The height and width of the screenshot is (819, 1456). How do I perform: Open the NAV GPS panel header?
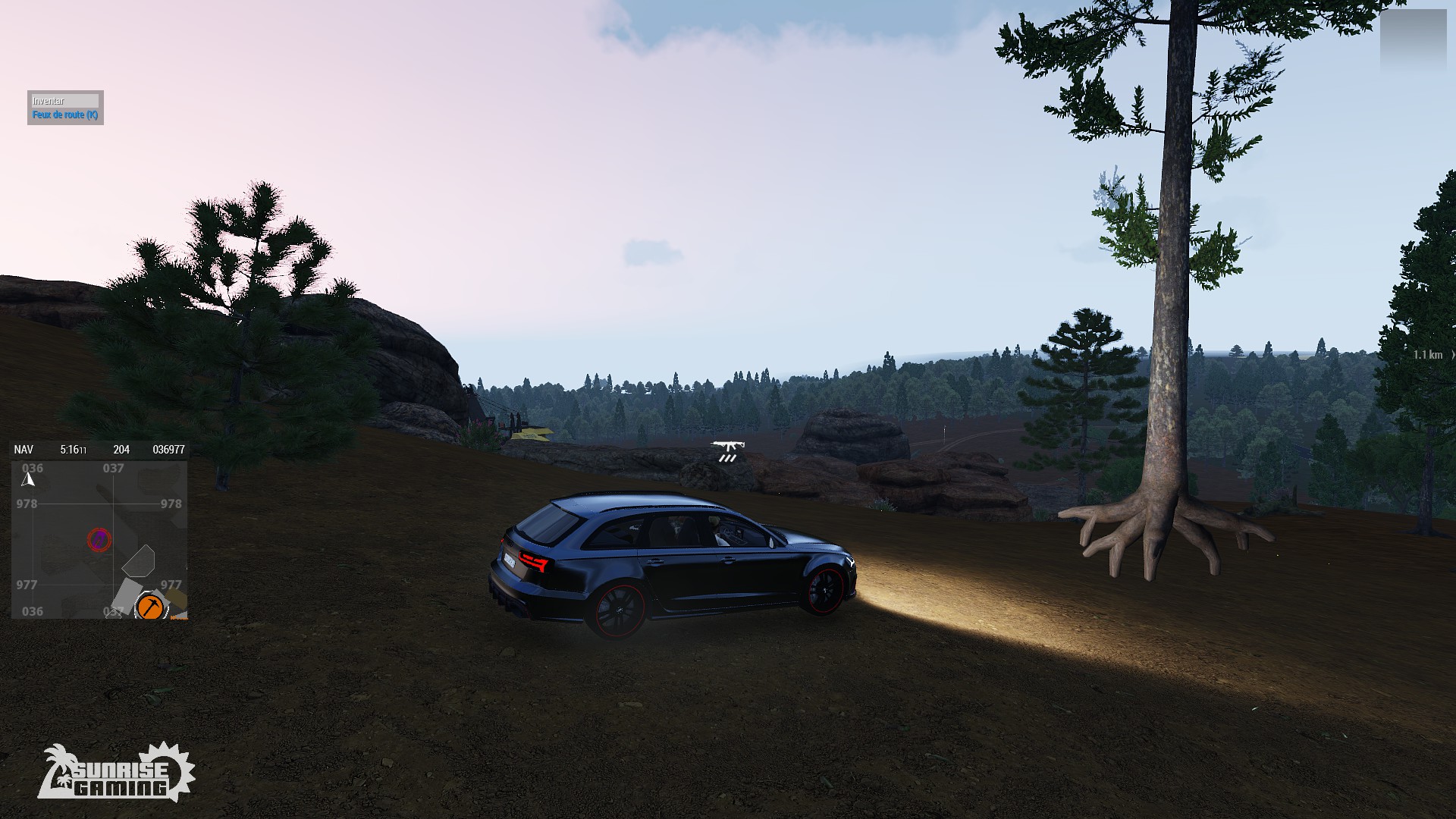[x=24, y=450]
